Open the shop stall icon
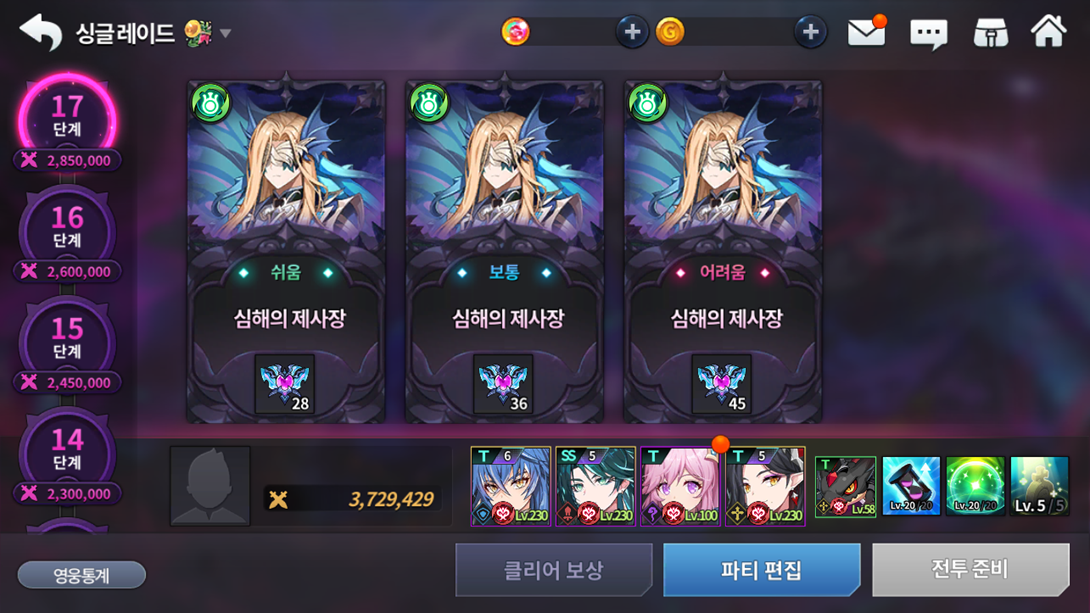The height and width of the screenshot is (613, 1090). [x=990, y=33]
